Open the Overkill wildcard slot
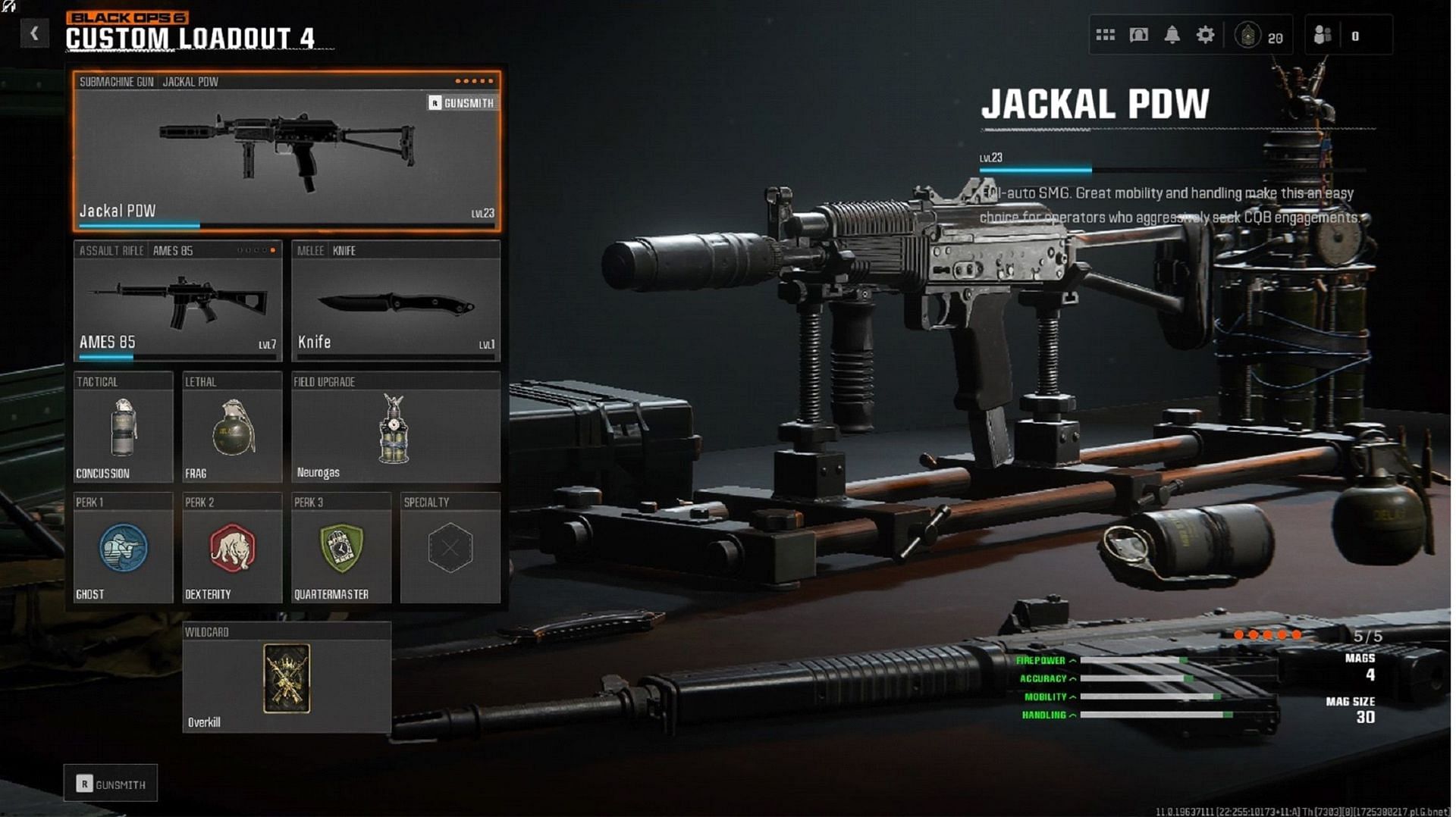Screen dimensions: 1456x817 click(x=287, y=678)
